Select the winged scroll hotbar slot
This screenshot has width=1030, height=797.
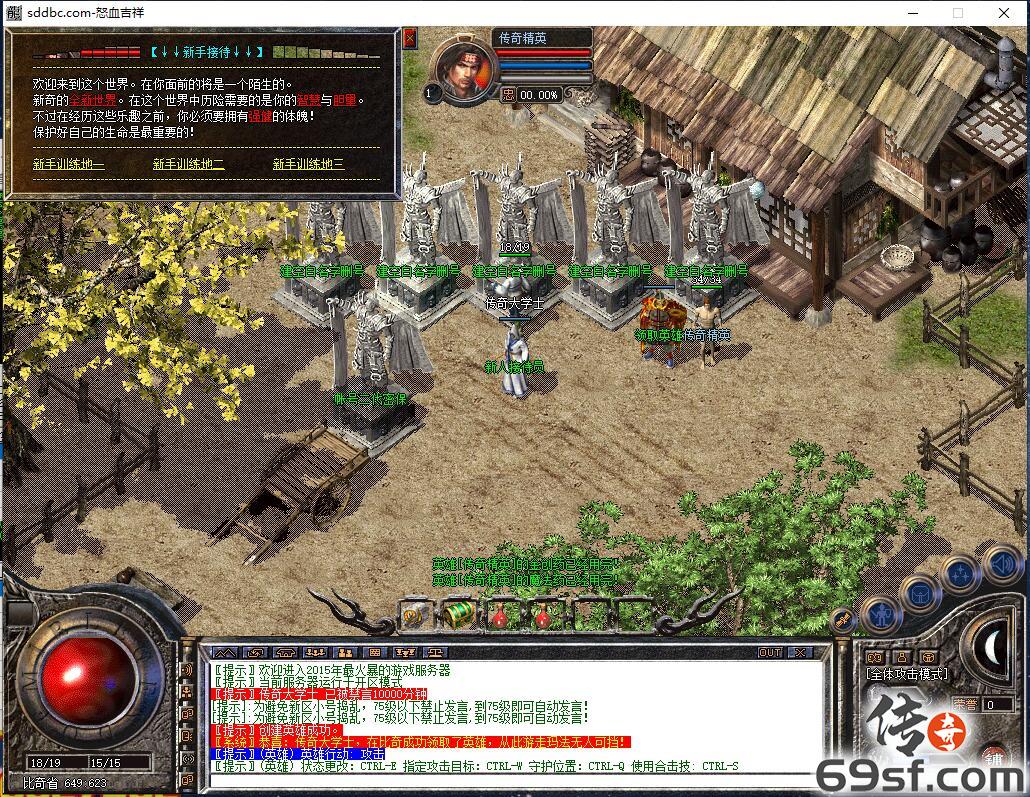[416, 614]
